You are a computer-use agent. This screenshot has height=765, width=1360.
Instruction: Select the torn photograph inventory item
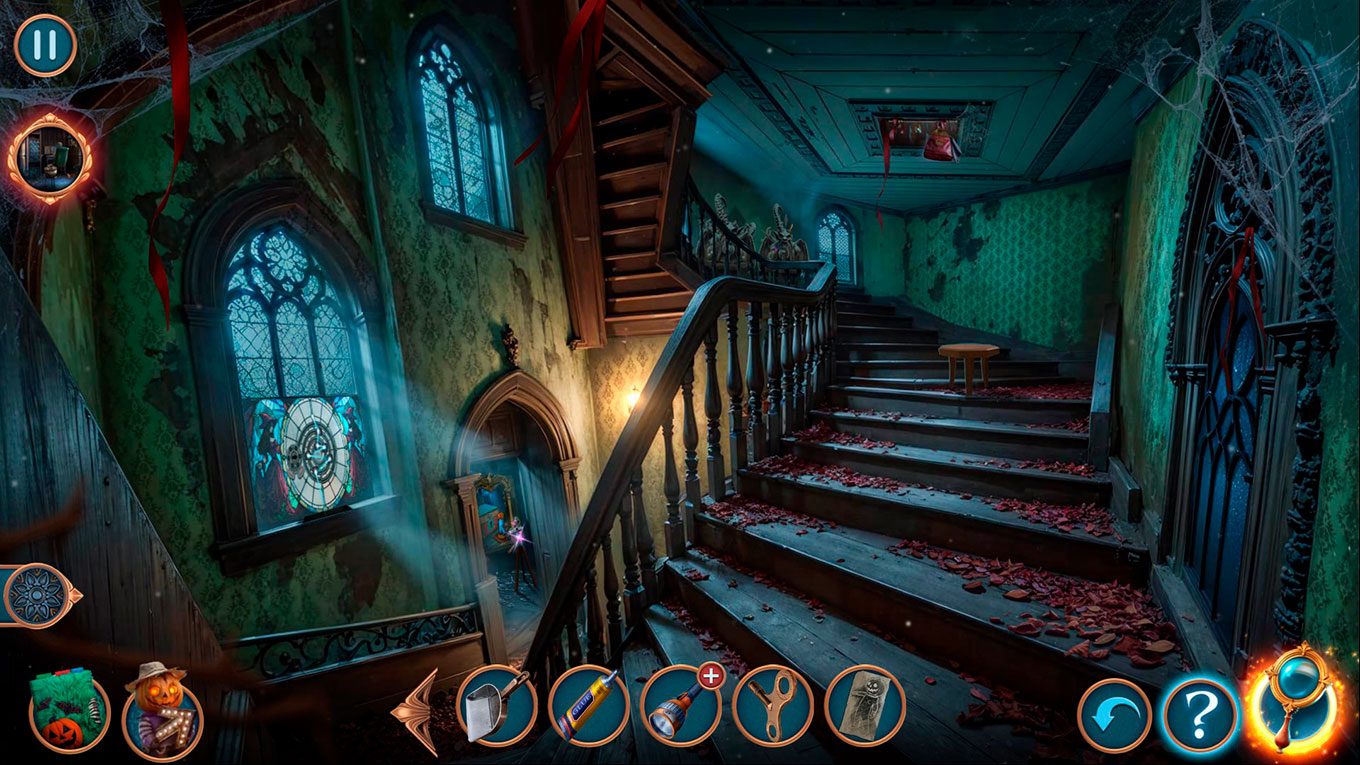coord(865,706)
